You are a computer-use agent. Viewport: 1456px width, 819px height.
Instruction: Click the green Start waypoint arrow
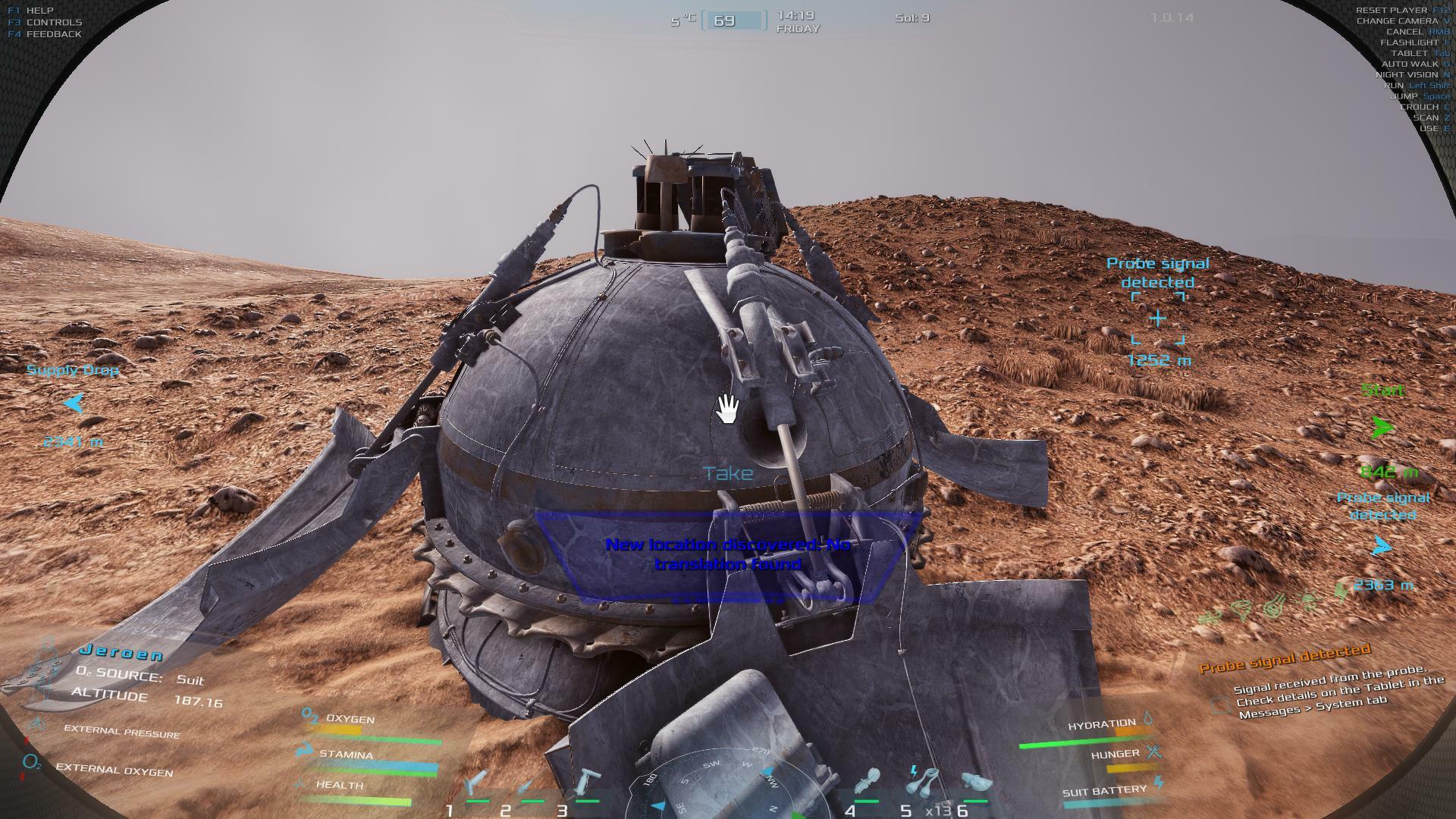click(1382, 428)
